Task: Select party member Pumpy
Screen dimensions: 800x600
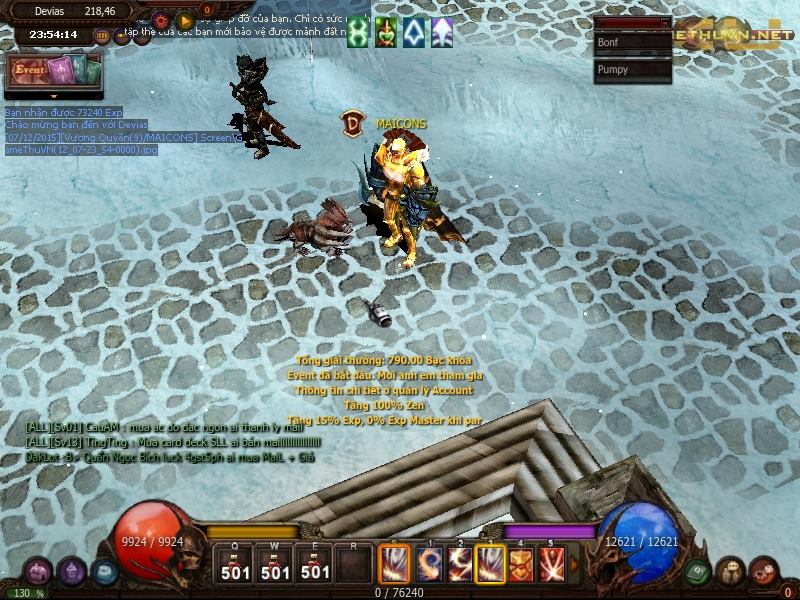Action: [x=632, y=70]
